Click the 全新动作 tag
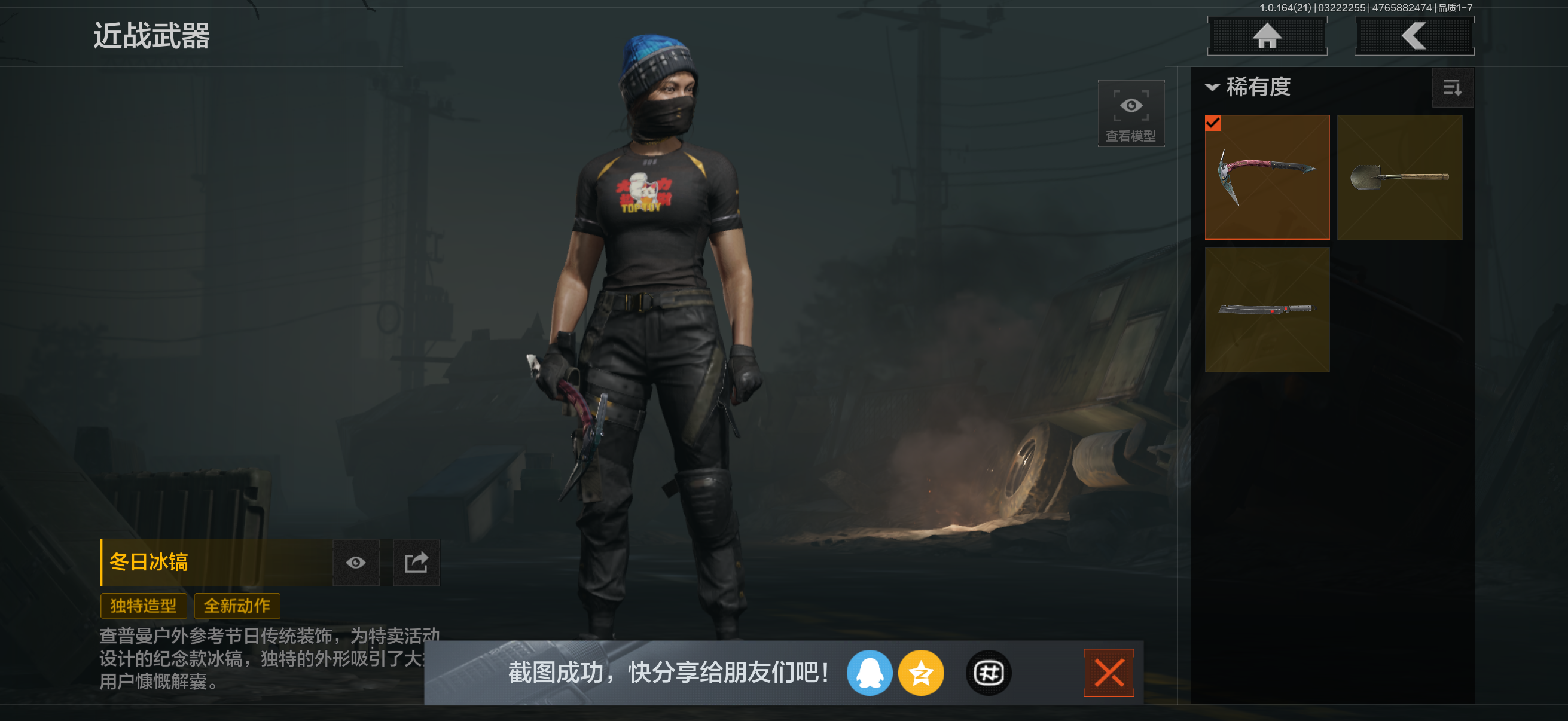 point(237,606)
